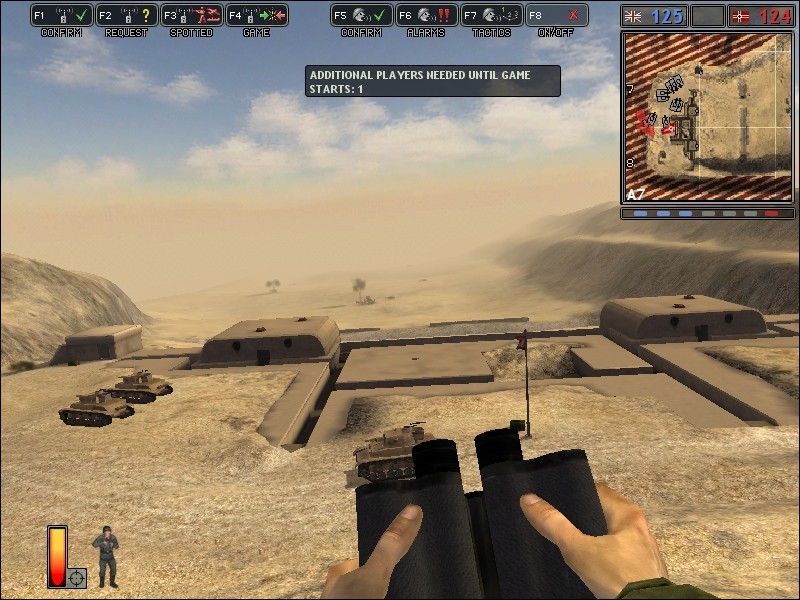The image size is (800, 600).
Task: Click the desert minimap
Action: 706,117
